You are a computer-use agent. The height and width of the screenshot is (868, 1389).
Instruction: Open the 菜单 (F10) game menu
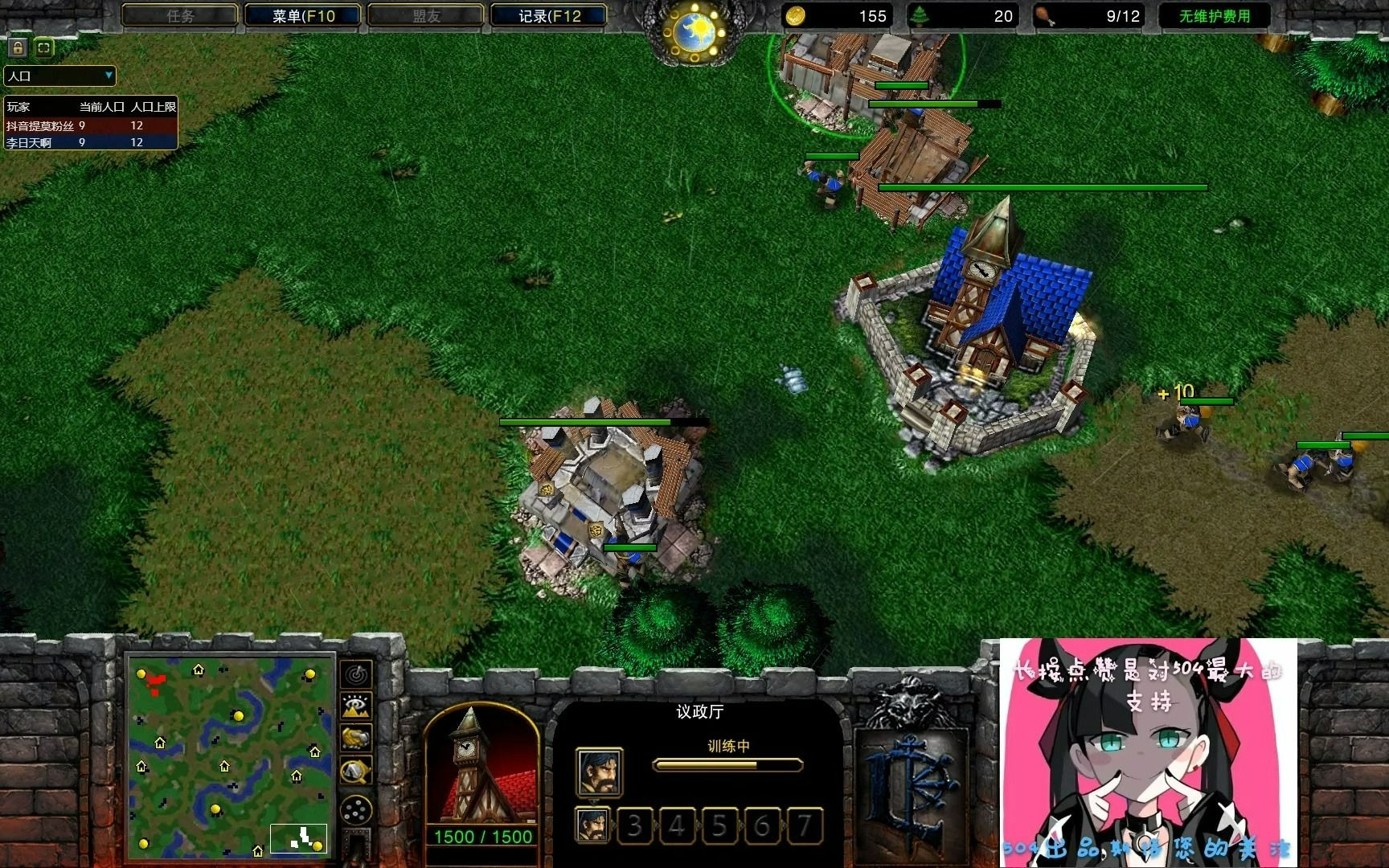click(302, 15)
